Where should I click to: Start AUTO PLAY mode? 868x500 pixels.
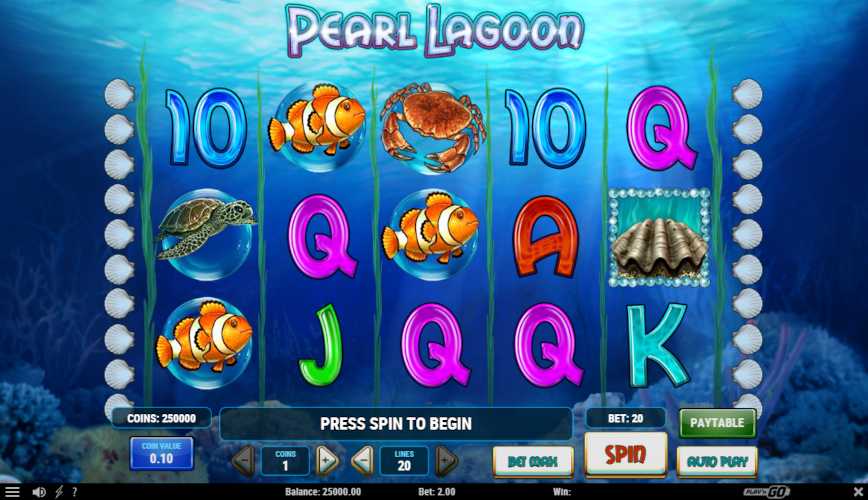pos(717,461)
